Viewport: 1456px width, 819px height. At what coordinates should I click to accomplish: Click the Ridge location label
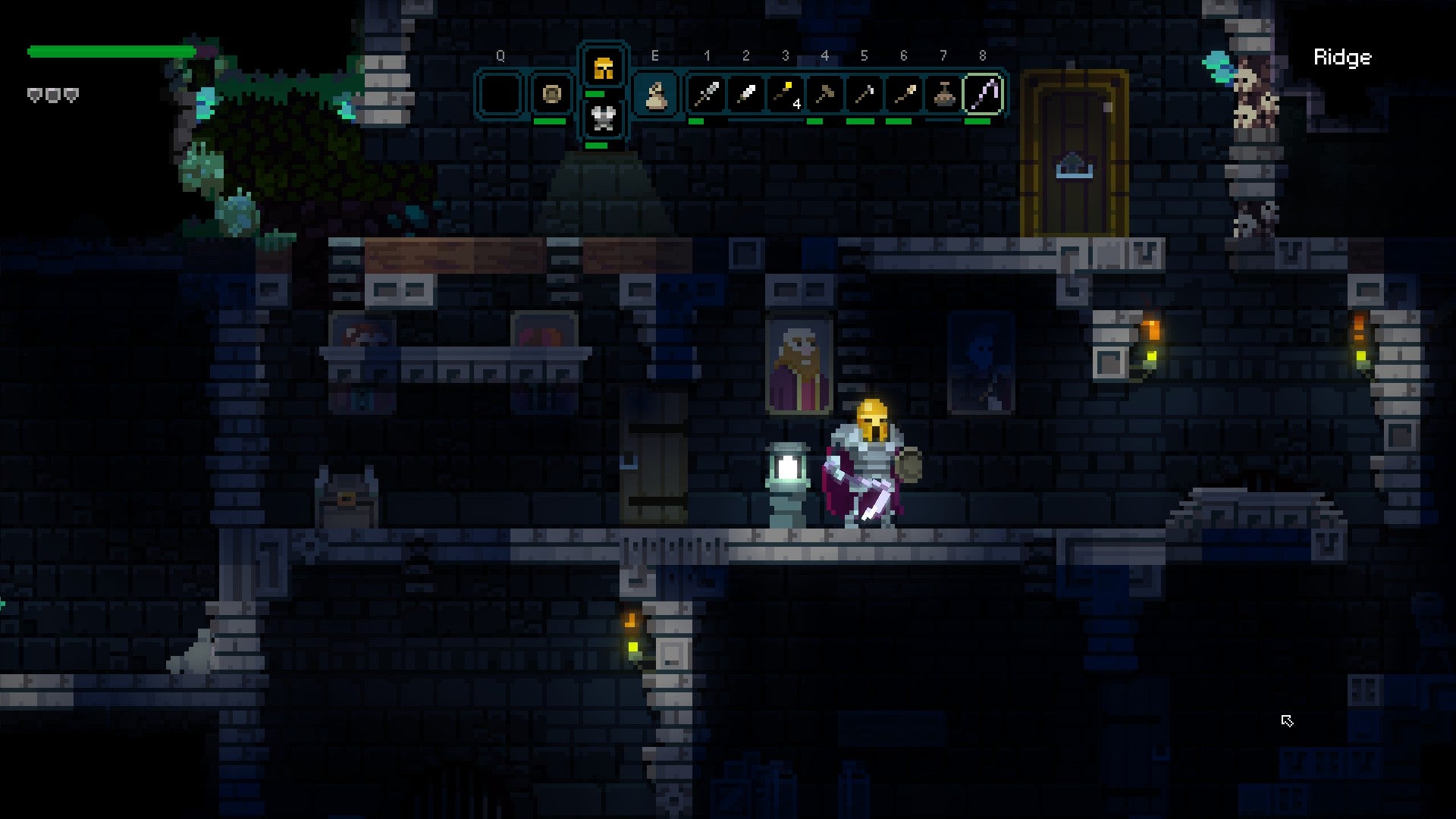tap(1342, 57)
